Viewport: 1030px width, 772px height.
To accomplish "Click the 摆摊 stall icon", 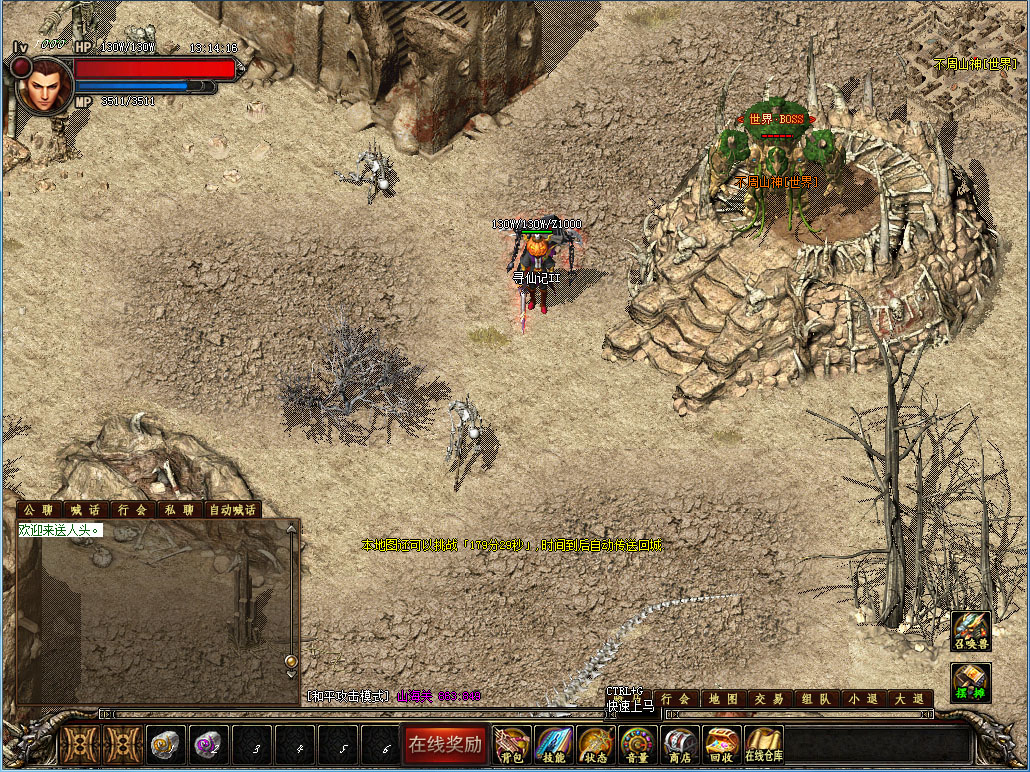I will click(970, 682).
